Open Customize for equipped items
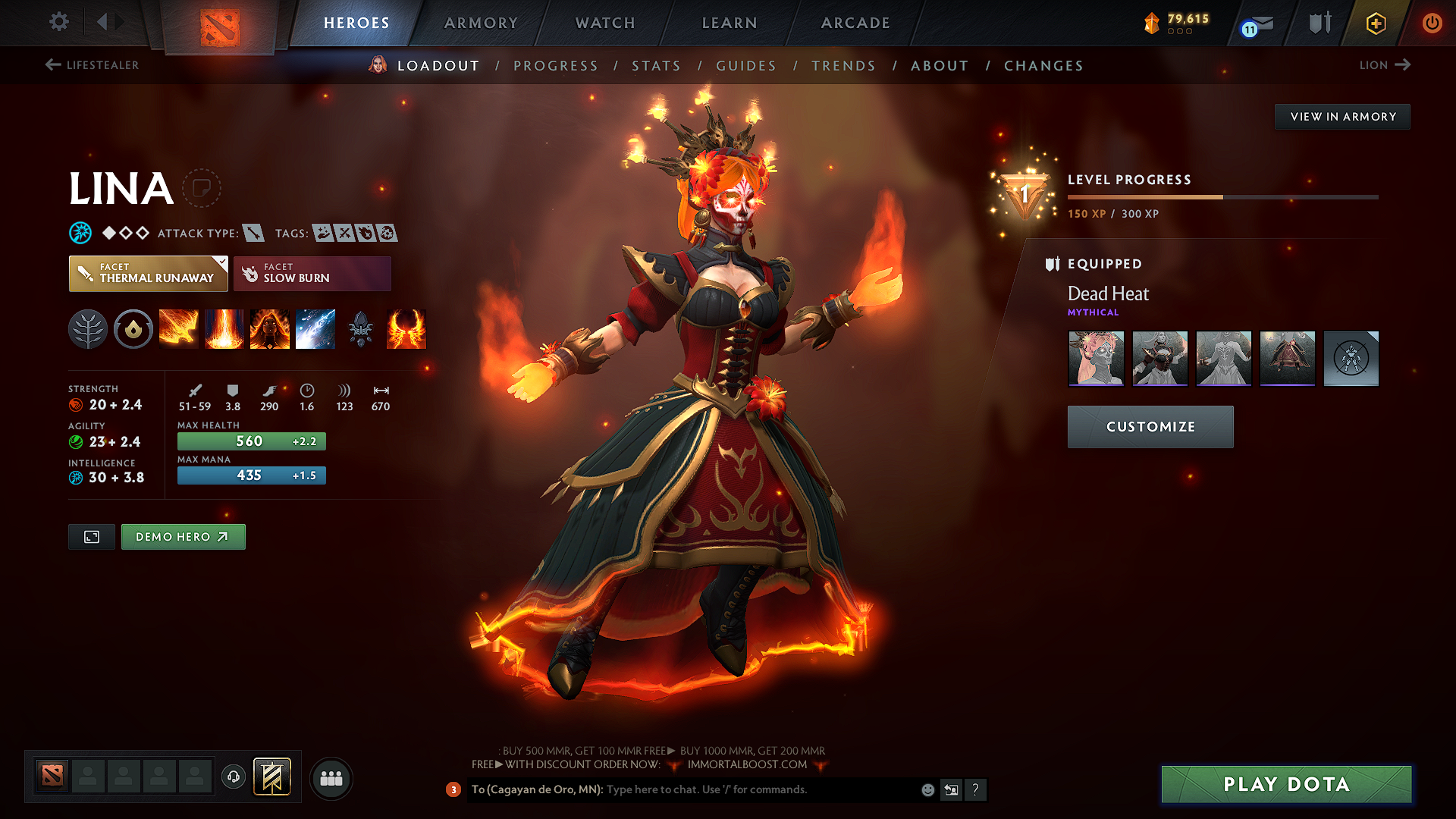 pos(1150,427)
